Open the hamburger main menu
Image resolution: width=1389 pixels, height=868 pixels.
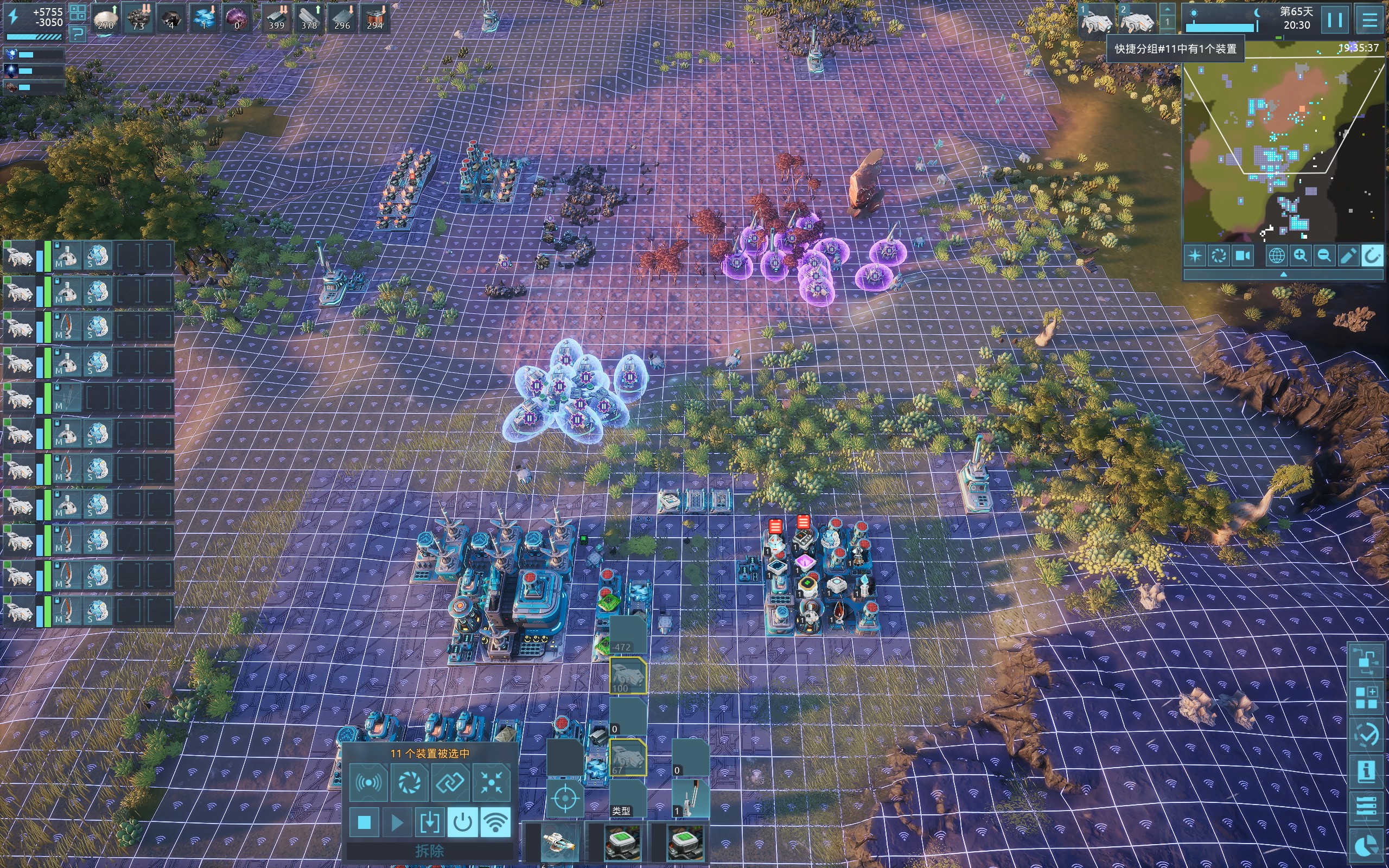tap(1369, 20)
